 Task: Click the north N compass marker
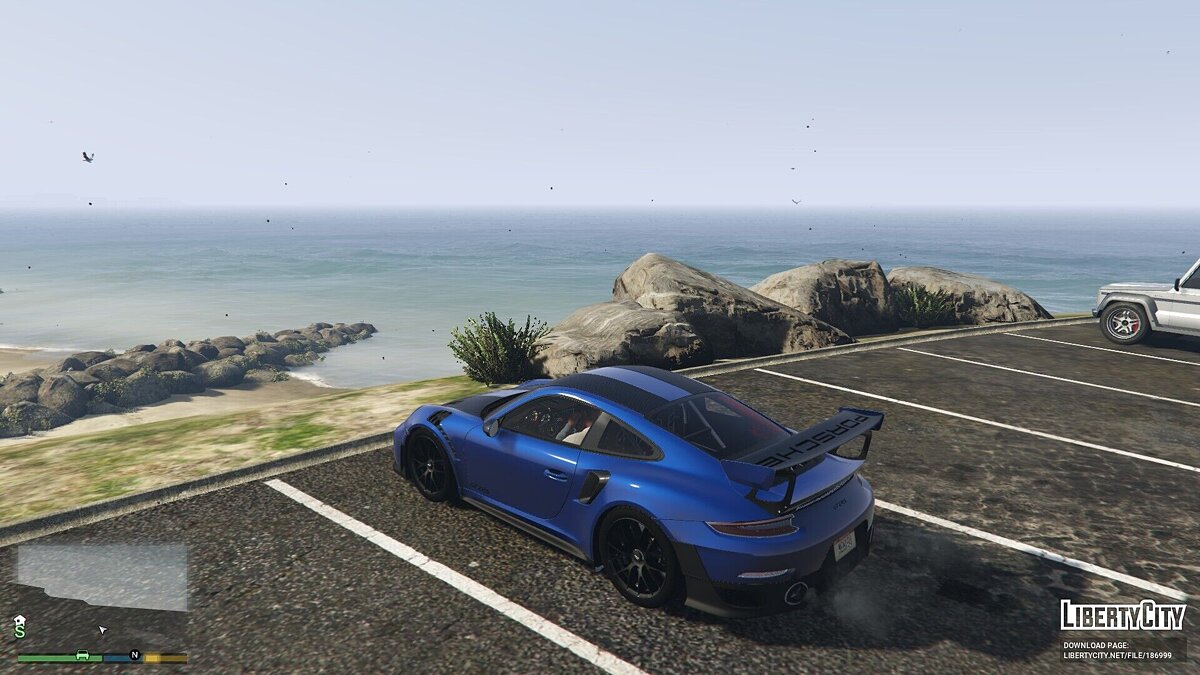135,656
